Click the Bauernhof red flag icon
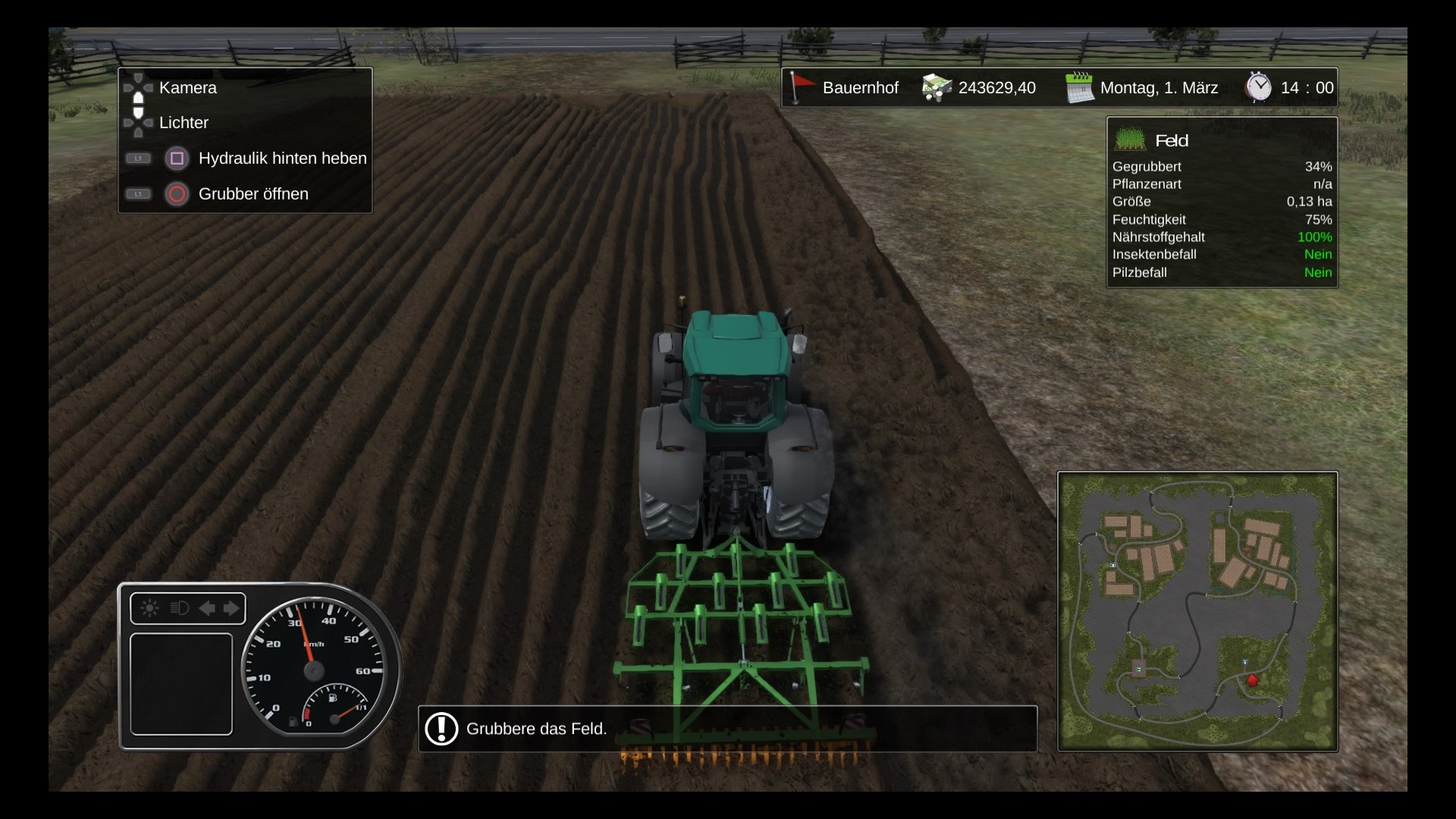 pyautogui.click(x=800, y=88)
